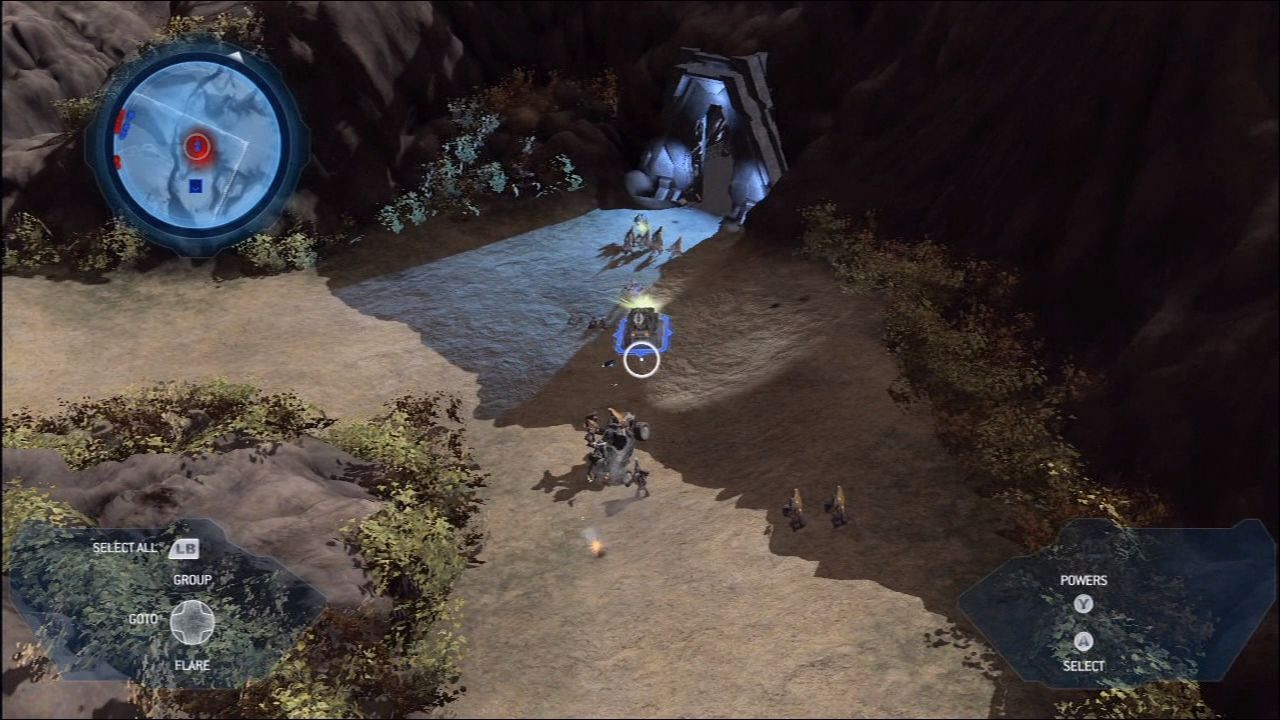Click the POWERS label
Image resolution: width=1280 pixels, height=720 pixels.
[1084, 580]
